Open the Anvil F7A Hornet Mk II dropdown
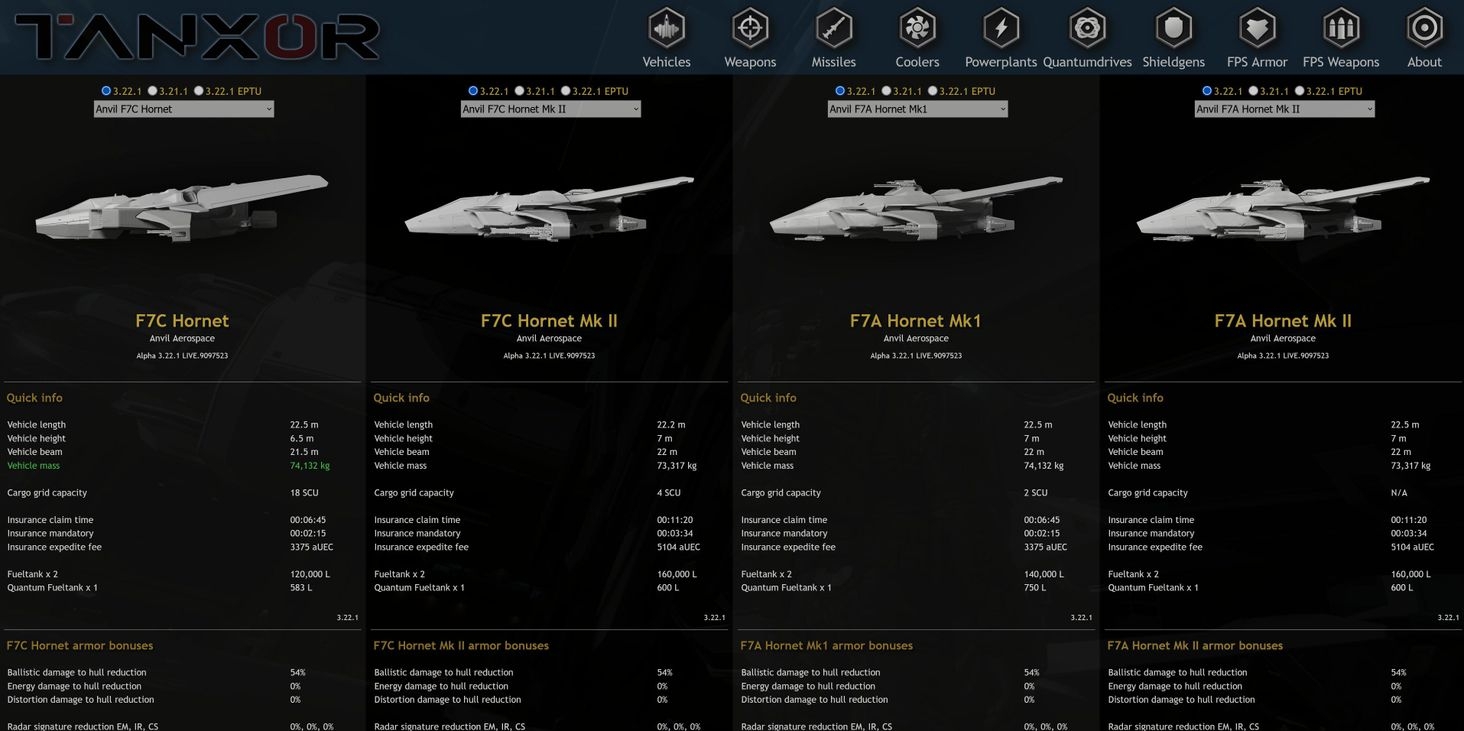 (x=1284, y=108)
